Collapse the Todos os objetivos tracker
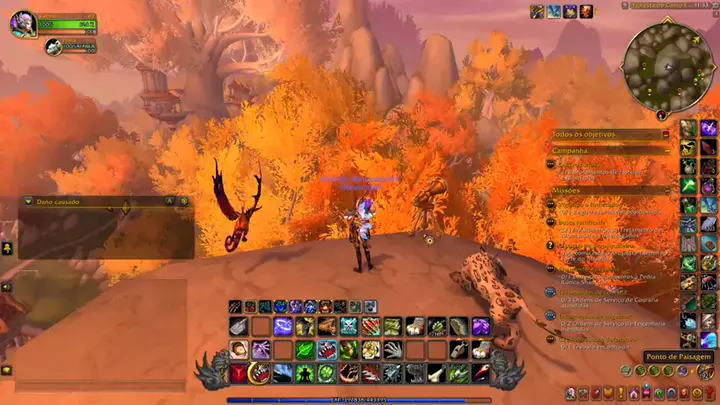720x405 pixels. (666, 134)
